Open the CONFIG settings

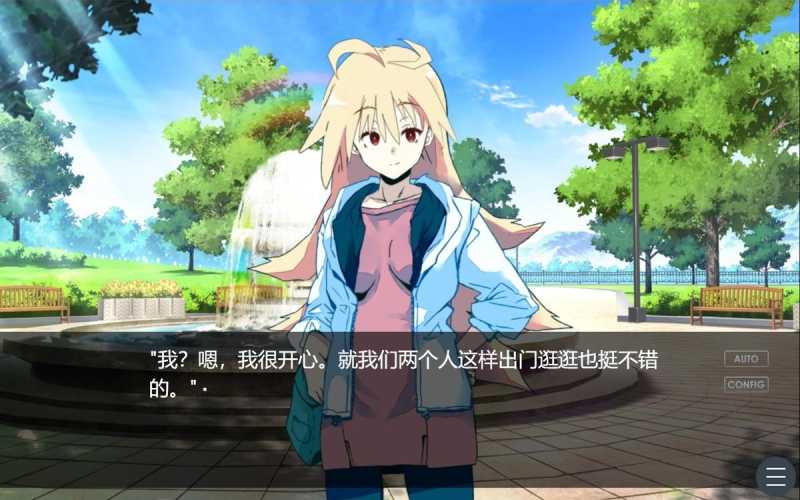coord(746,384)
